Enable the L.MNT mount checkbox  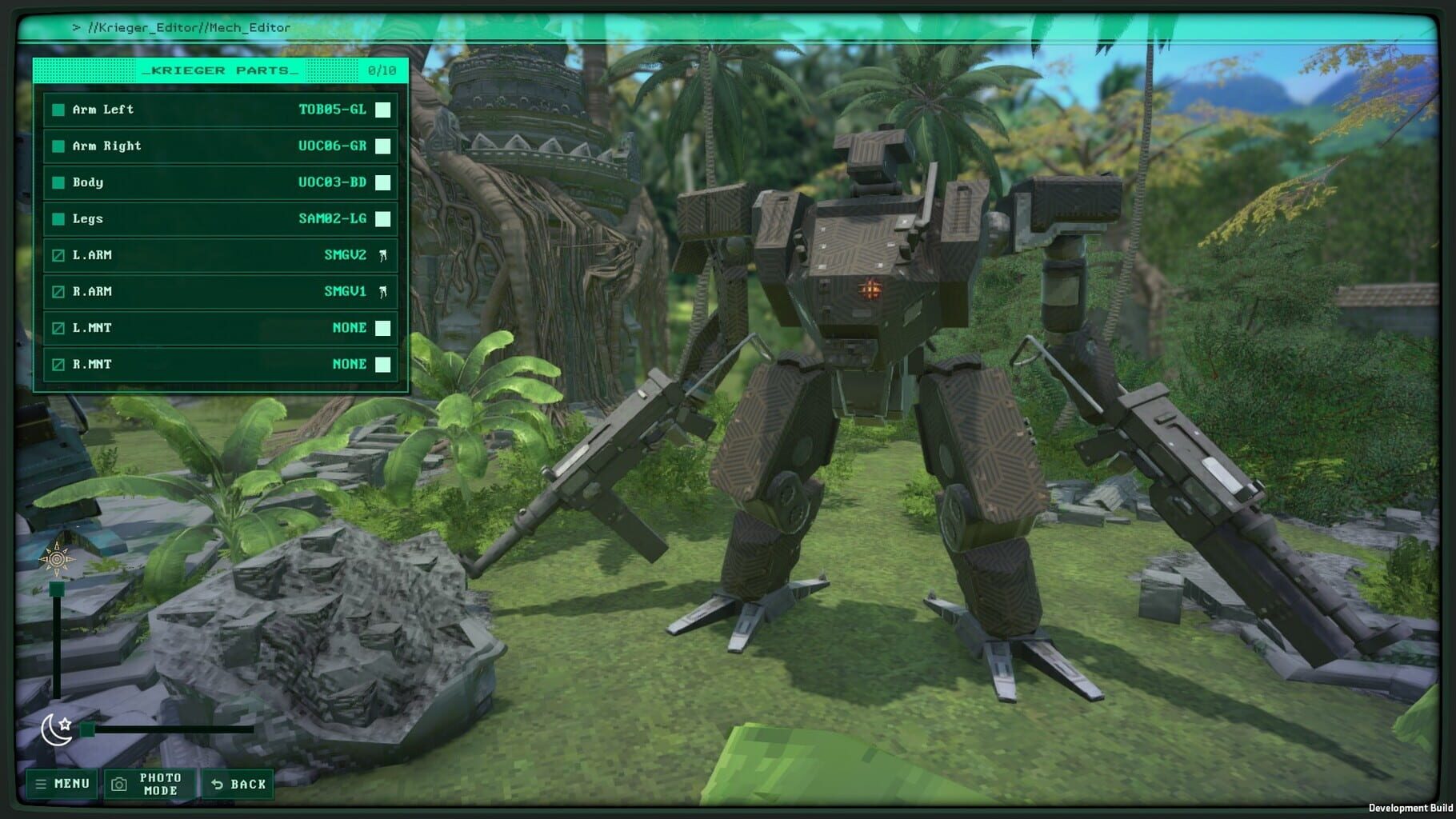coord(57,328)
